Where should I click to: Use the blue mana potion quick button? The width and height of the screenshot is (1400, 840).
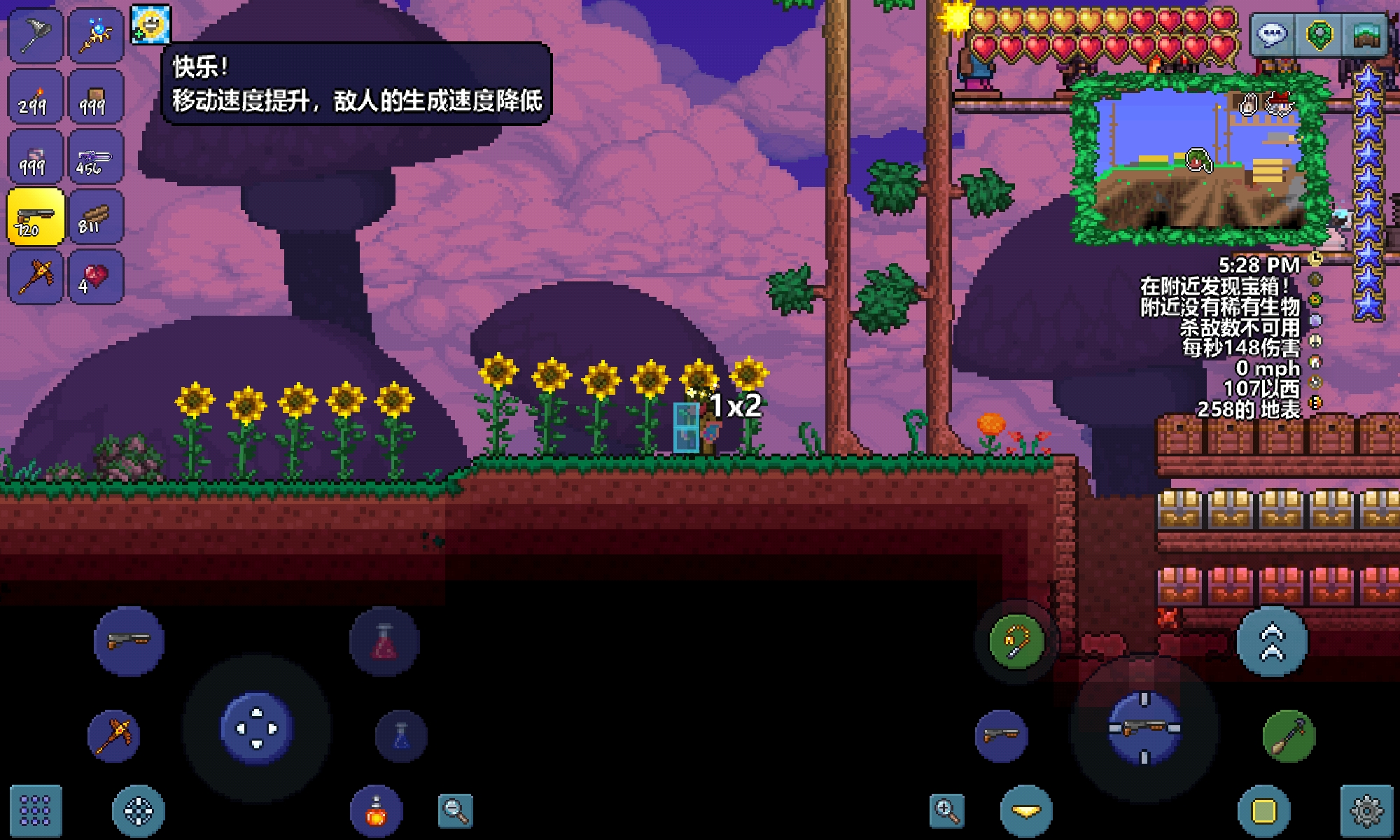[x=401, y=736]
